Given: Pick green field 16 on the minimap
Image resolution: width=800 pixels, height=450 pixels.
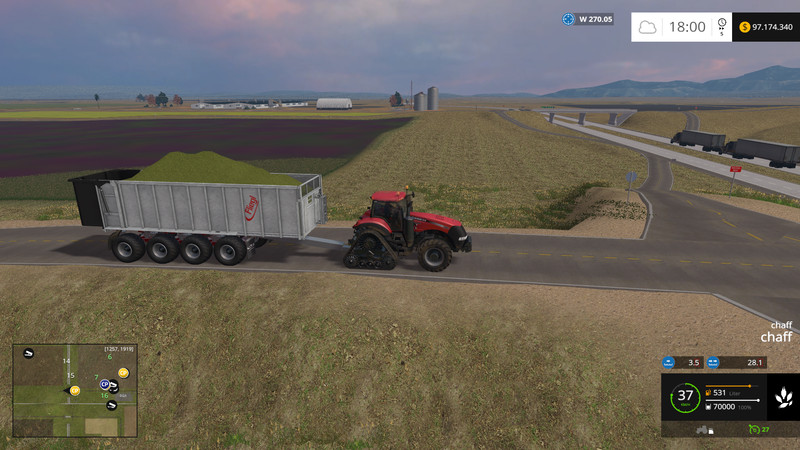Looking at the screenshot, I should (x=104, y=396).
